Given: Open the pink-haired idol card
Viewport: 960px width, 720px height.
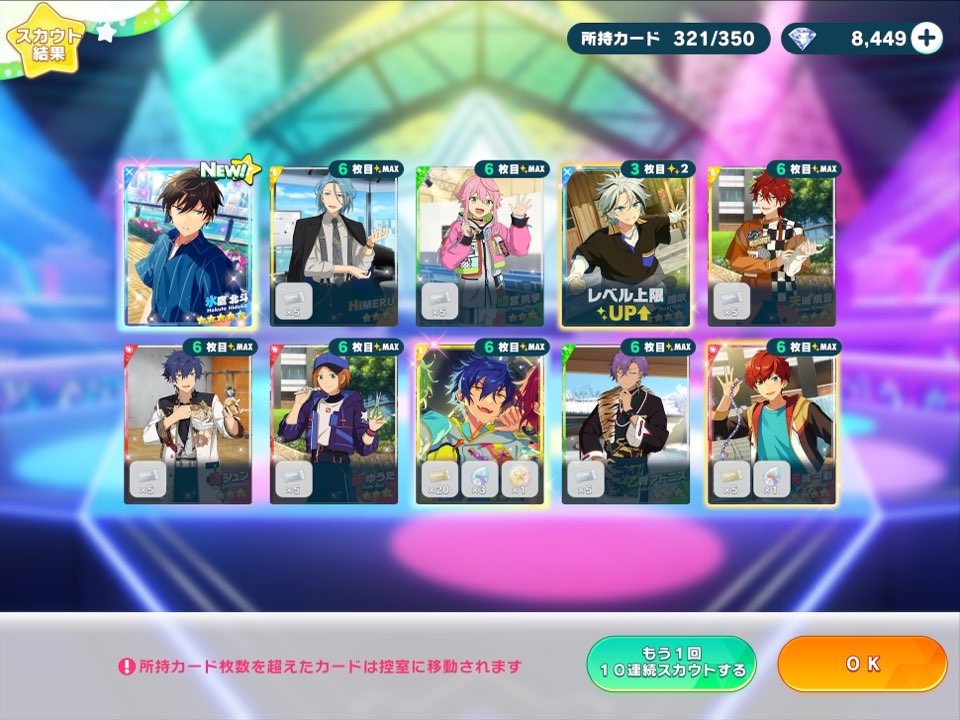Looking at the screenshot, I should (480, 245).
